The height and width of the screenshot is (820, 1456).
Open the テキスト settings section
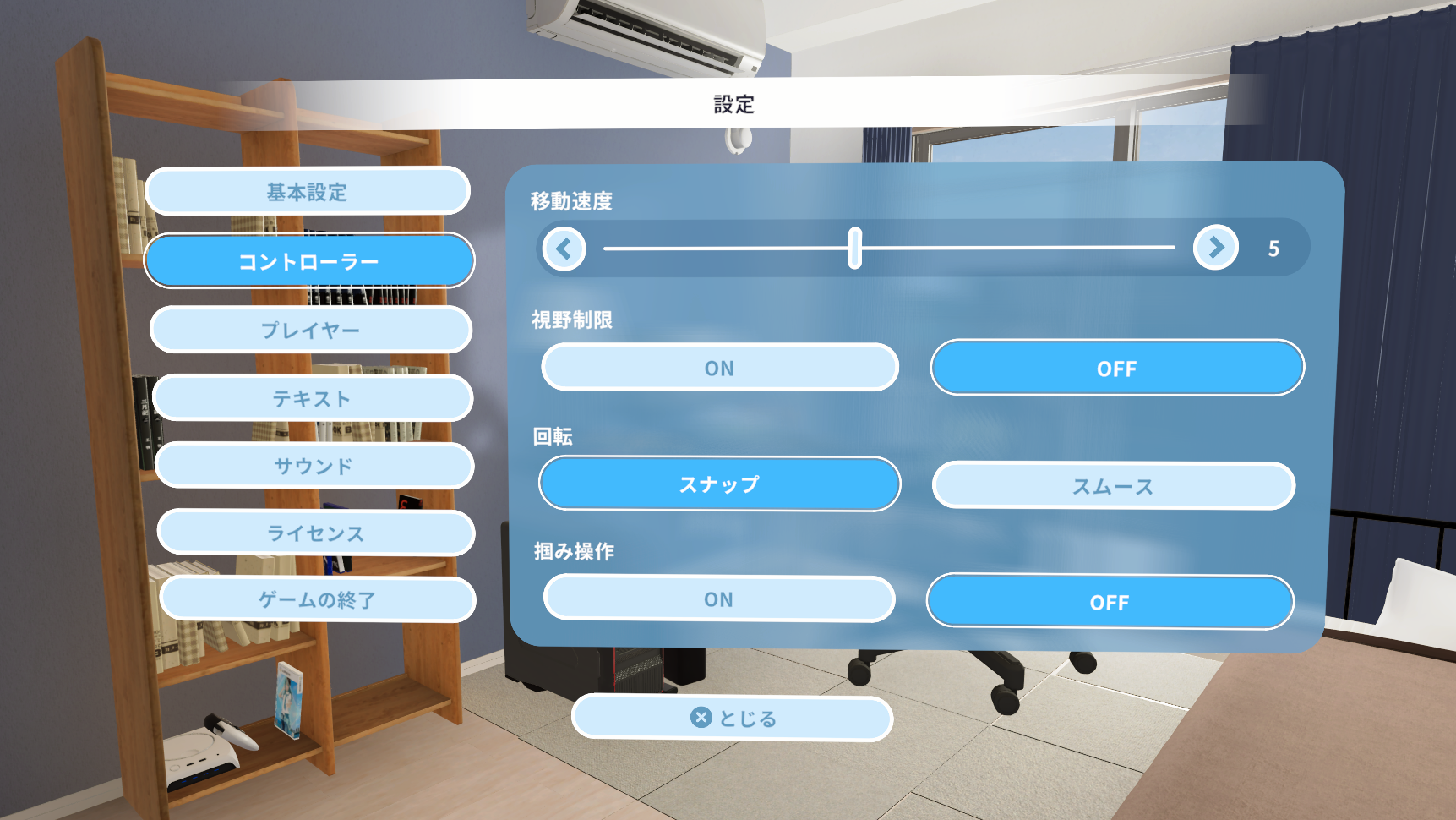click(x=313, y=398)
